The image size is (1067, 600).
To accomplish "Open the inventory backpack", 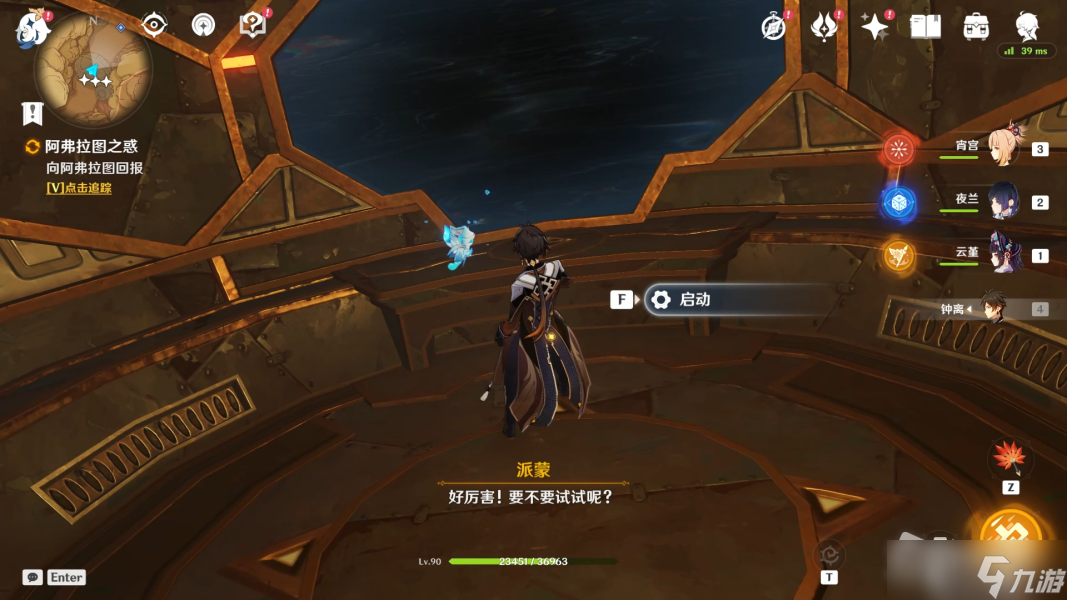I will [x=976, y=27].
